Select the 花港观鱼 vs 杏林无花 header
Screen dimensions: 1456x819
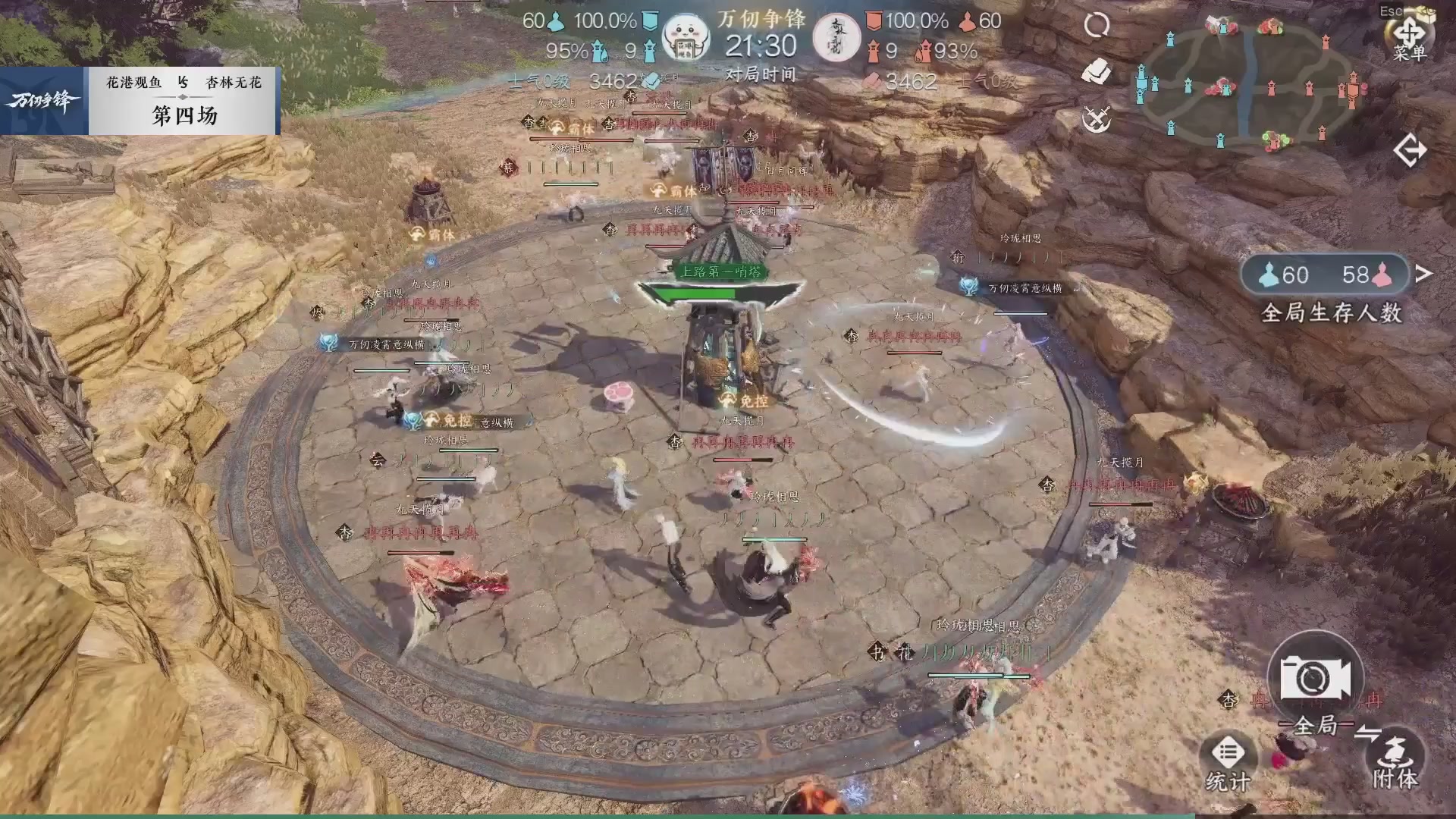point(182,83)
